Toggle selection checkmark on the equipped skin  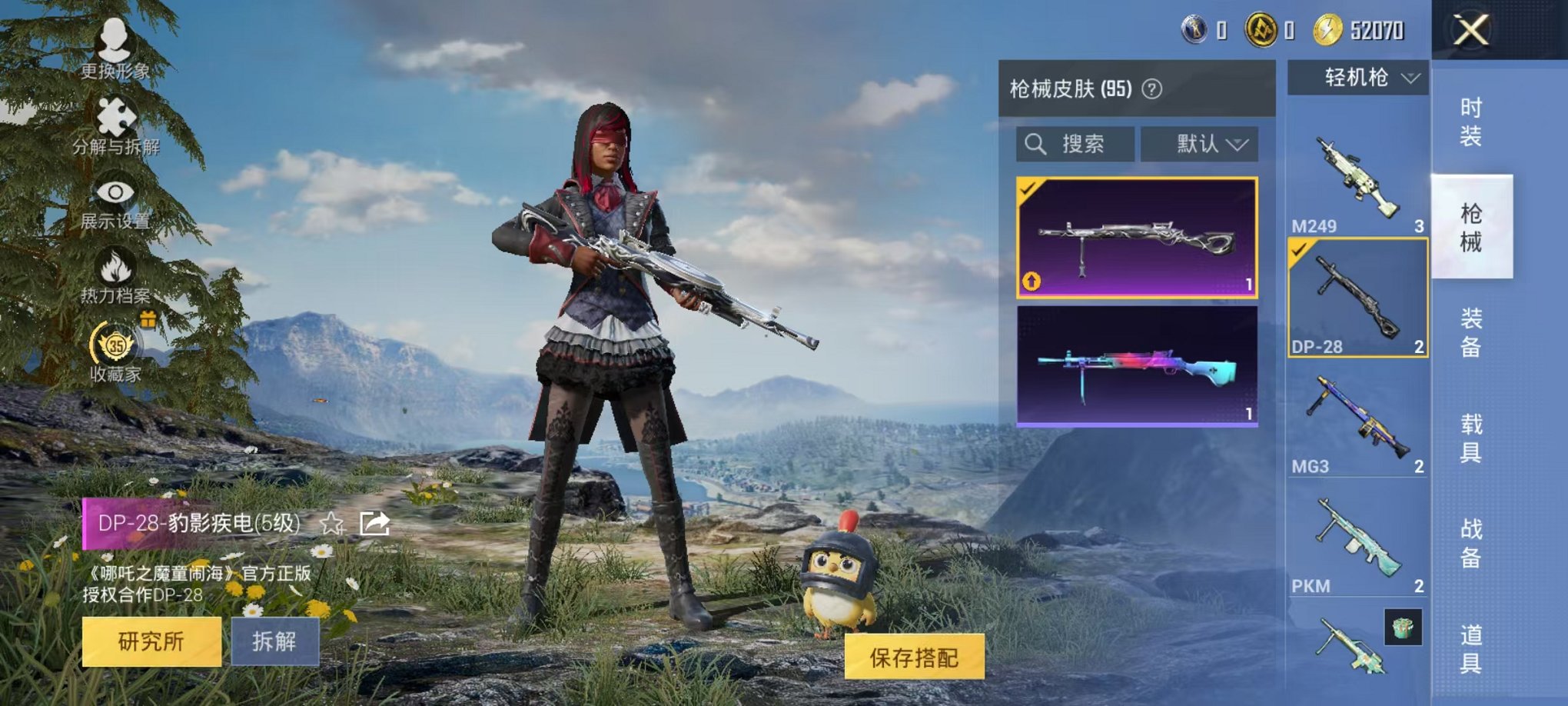point(1028,188)
